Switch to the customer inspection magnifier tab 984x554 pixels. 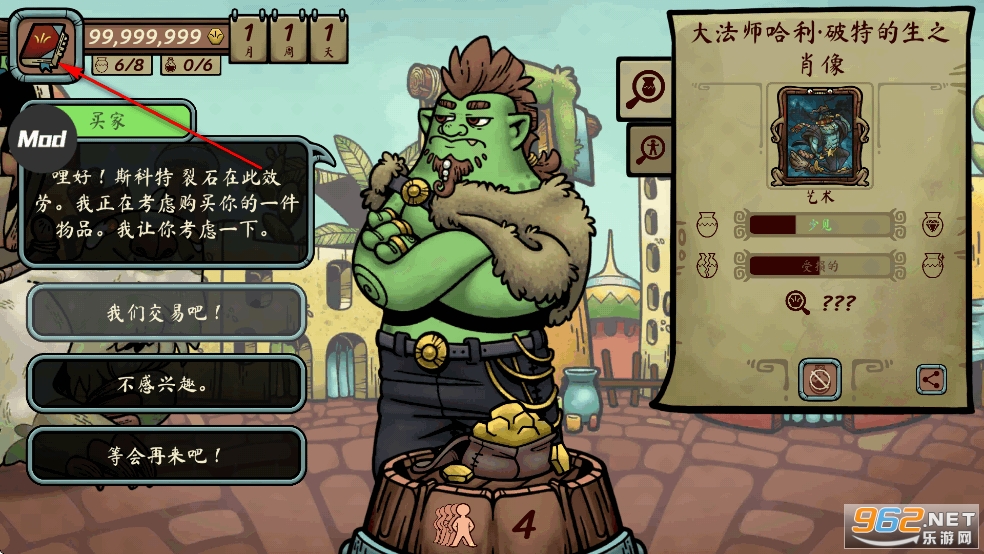click(x=650, y=147)
